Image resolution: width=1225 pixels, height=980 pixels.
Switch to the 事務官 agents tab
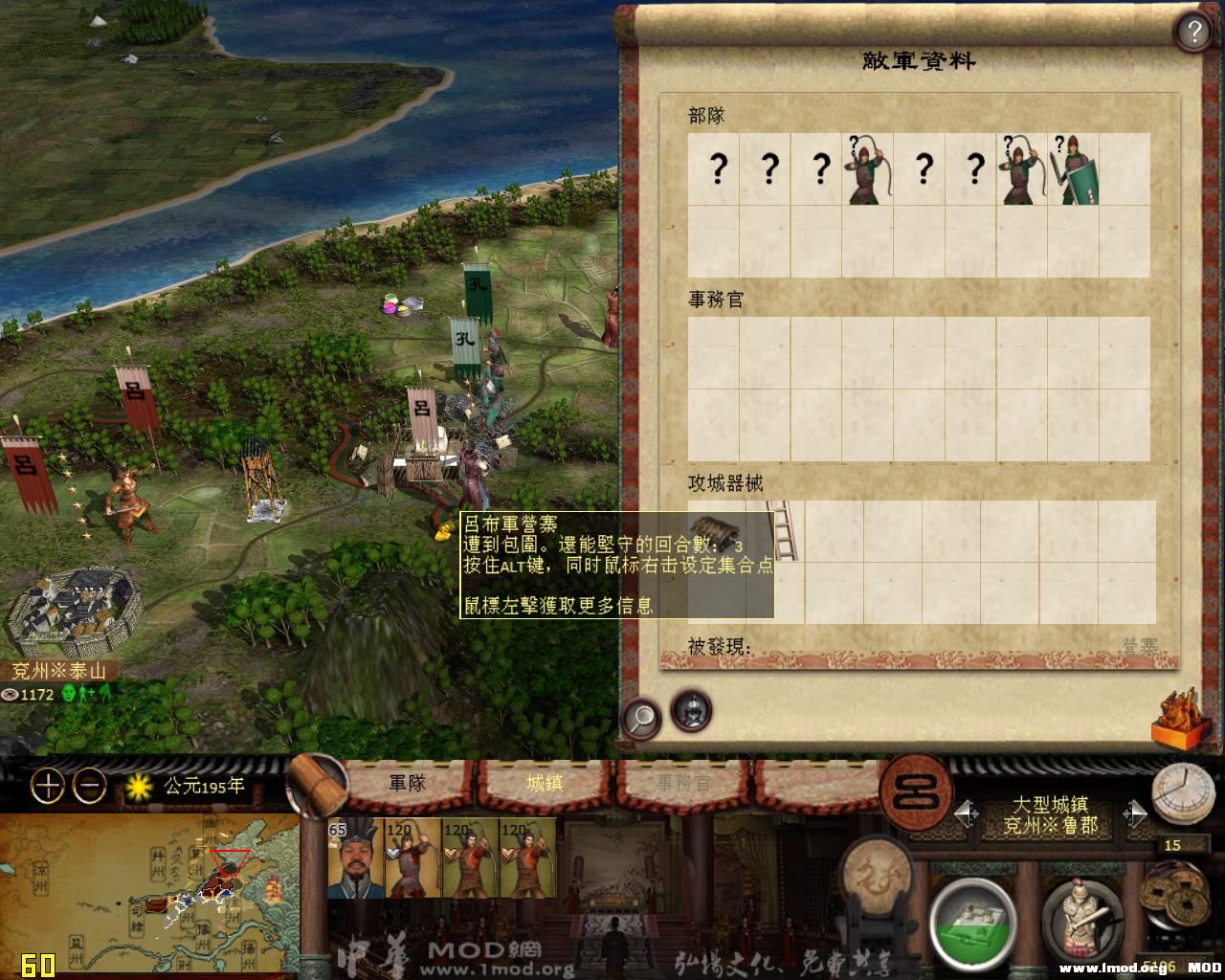click(x=683, y=783)
